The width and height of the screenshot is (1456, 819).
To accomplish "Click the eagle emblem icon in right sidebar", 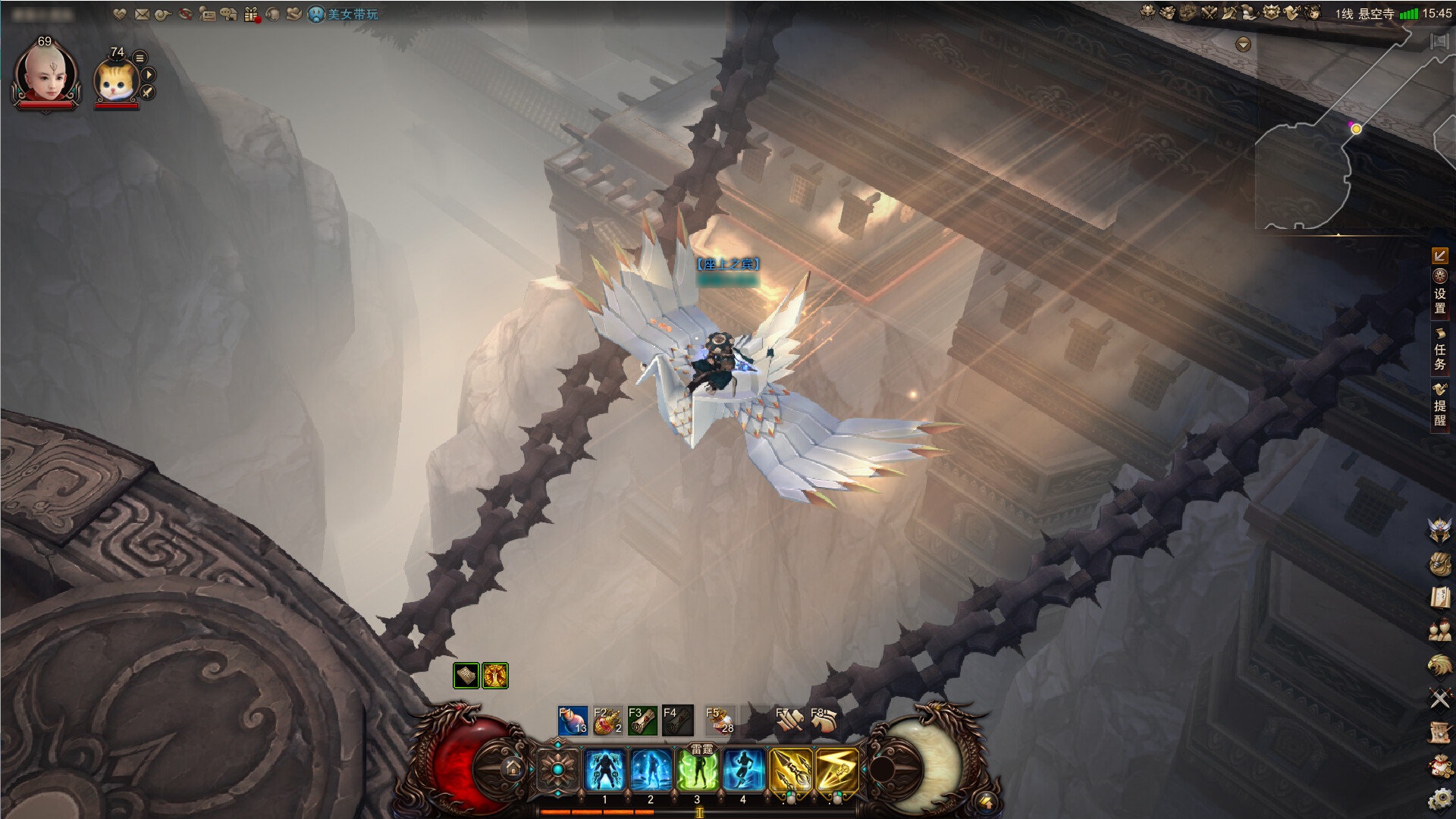I will 1439,664.
